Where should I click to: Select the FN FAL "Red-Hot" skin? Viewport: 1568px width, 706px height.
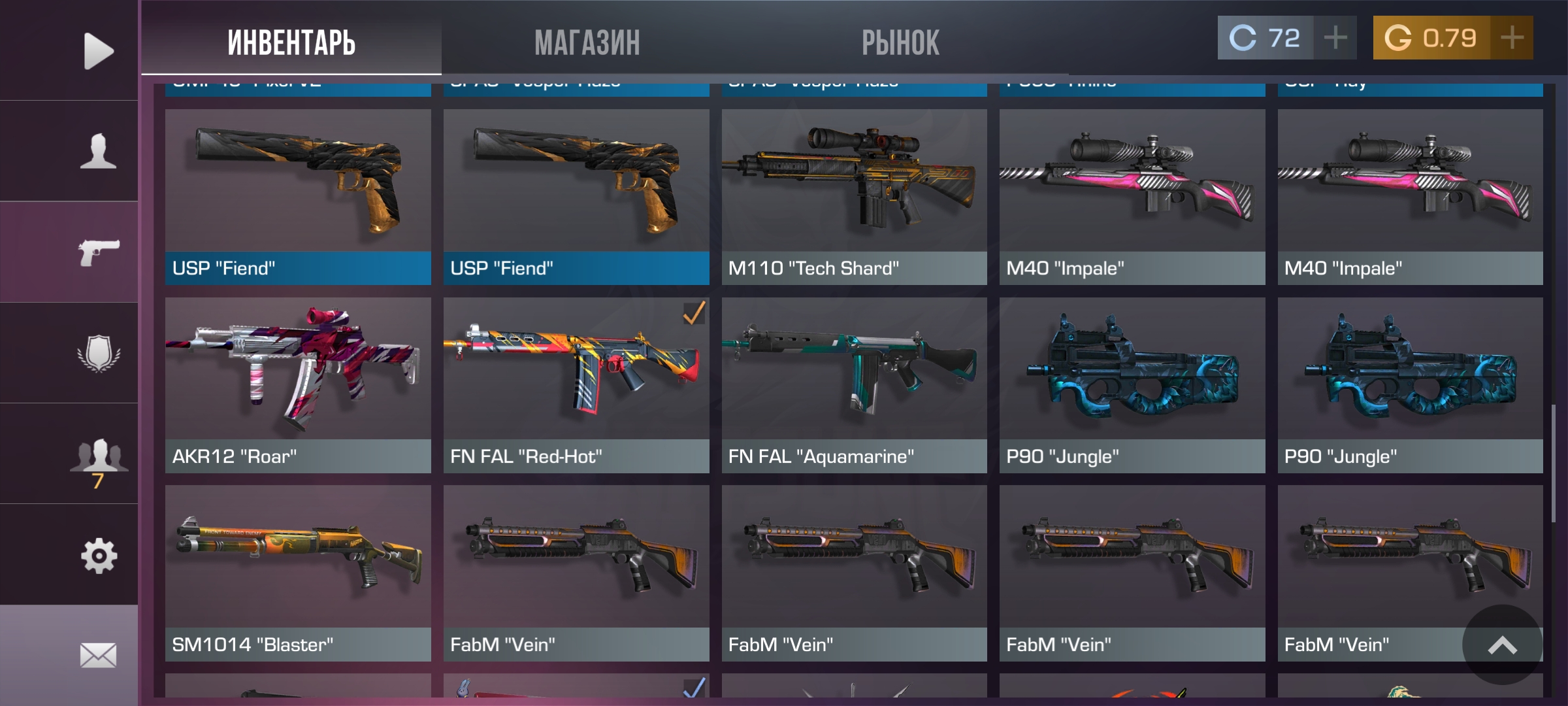click(576, 384)
